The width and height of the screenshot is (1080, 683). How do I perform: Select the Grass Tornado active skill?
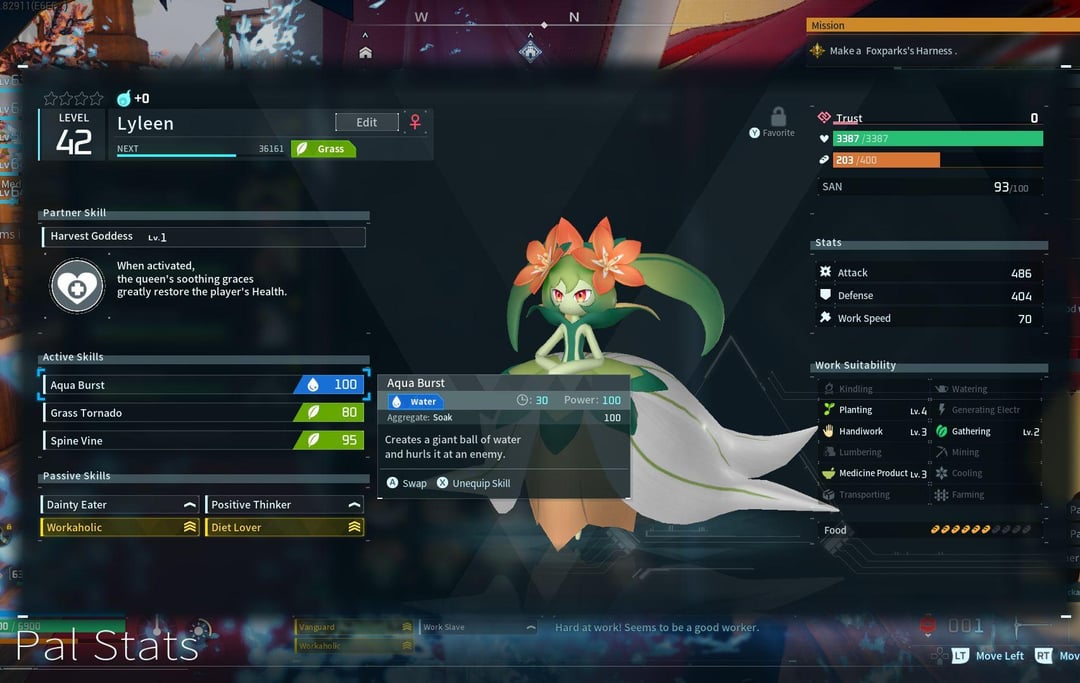202,412
